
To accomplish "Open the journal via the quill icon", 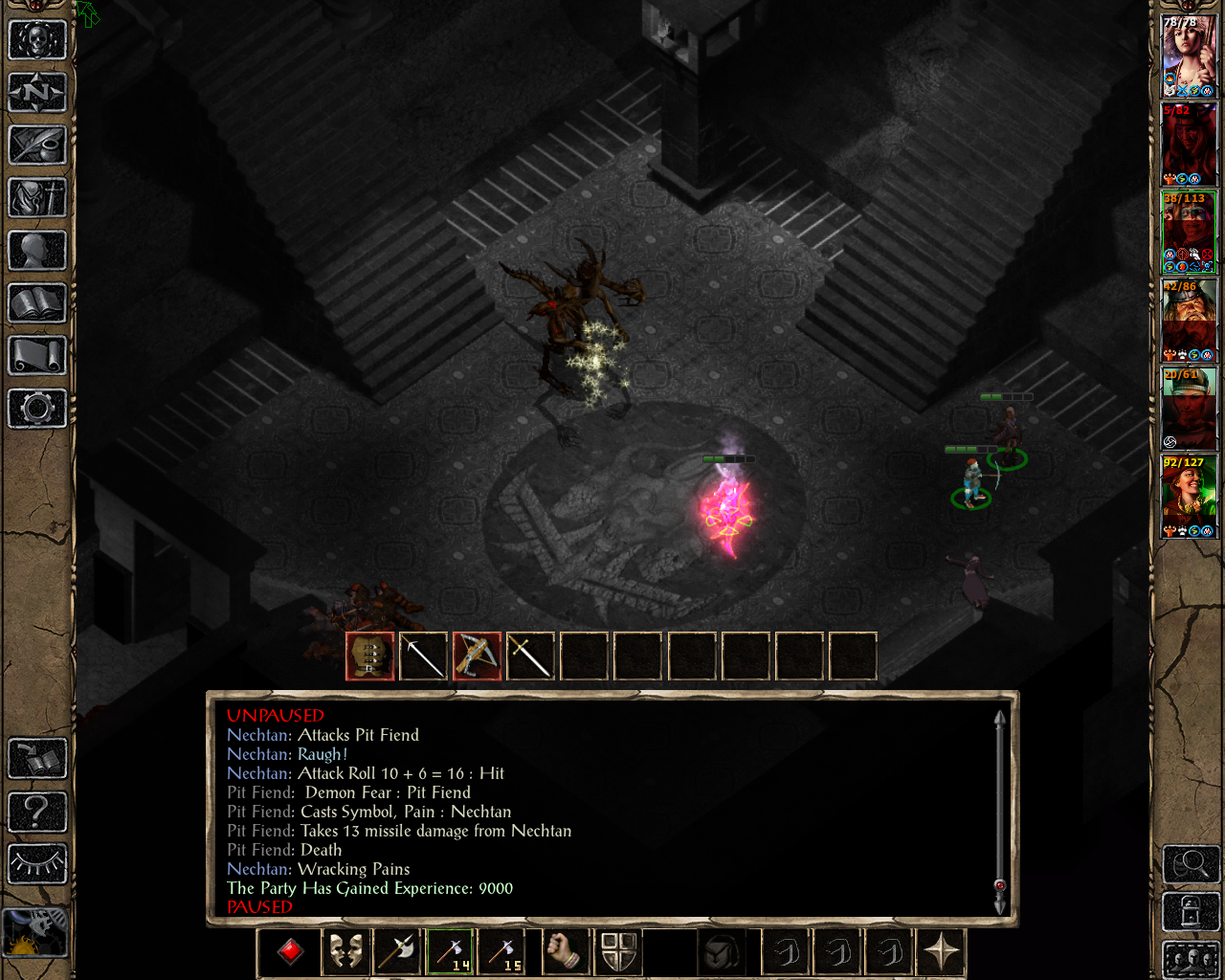I will [x=37, y=145].
